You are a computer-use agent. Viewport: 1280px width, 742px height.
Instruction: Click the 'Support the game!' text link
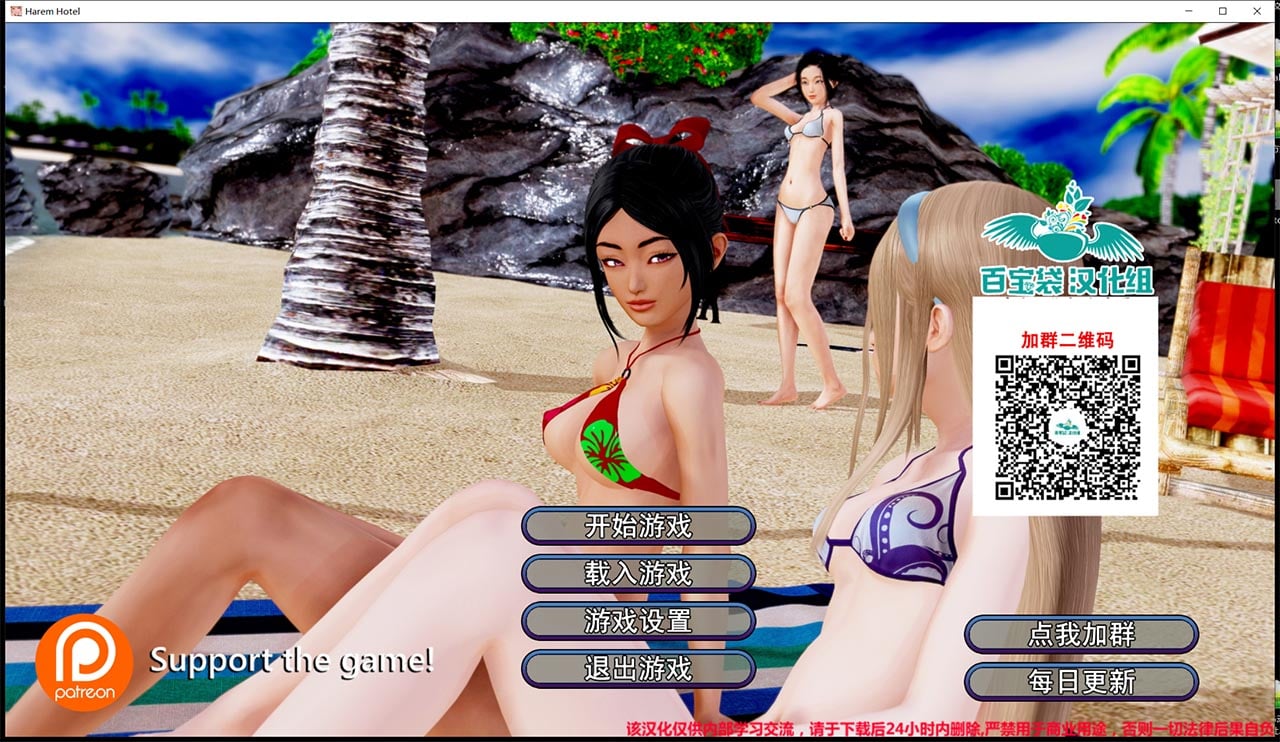pos(291,661)
